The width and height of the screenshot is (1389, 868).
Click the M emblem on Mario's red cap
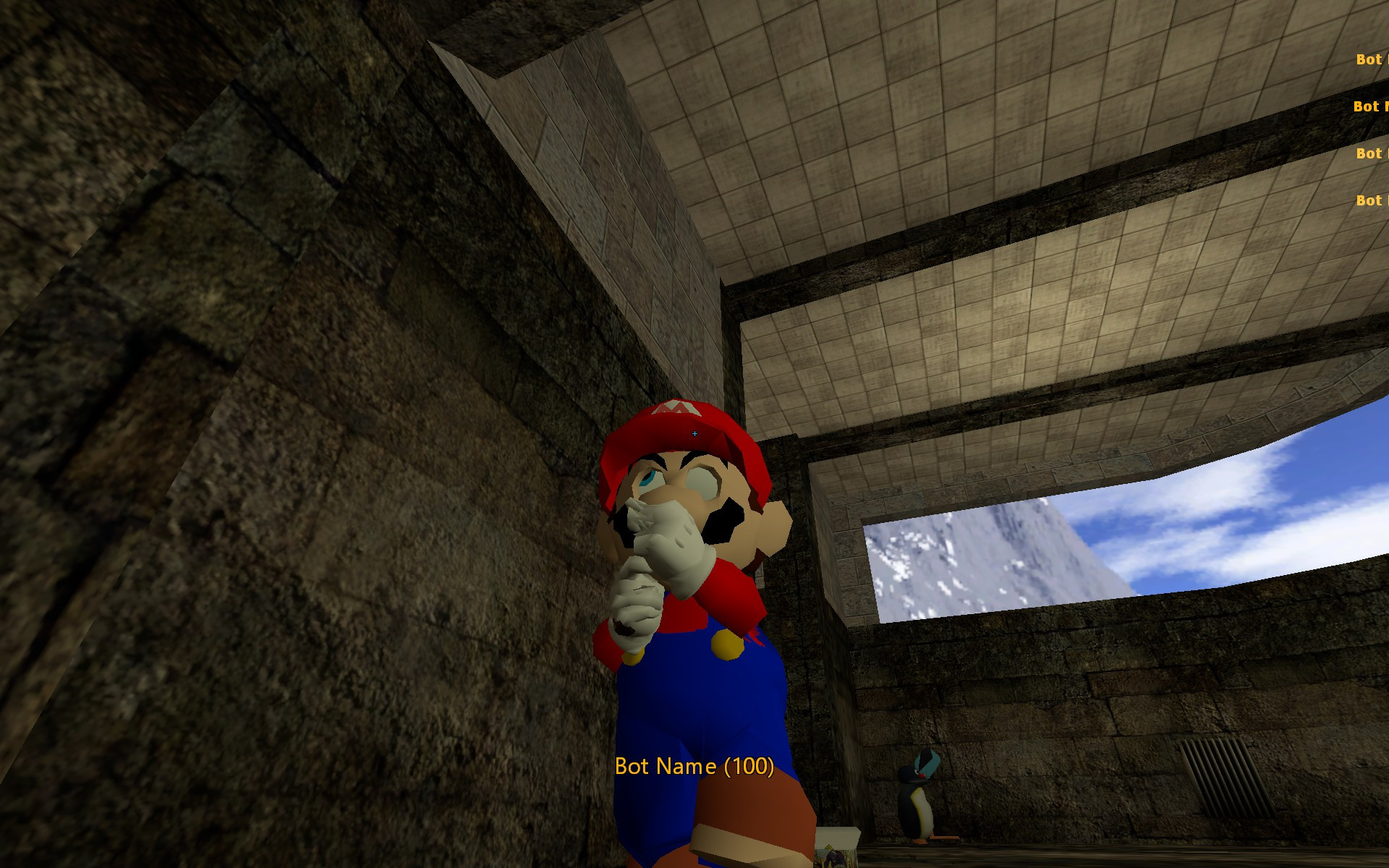pyautogui.click(x=678, y=407)
